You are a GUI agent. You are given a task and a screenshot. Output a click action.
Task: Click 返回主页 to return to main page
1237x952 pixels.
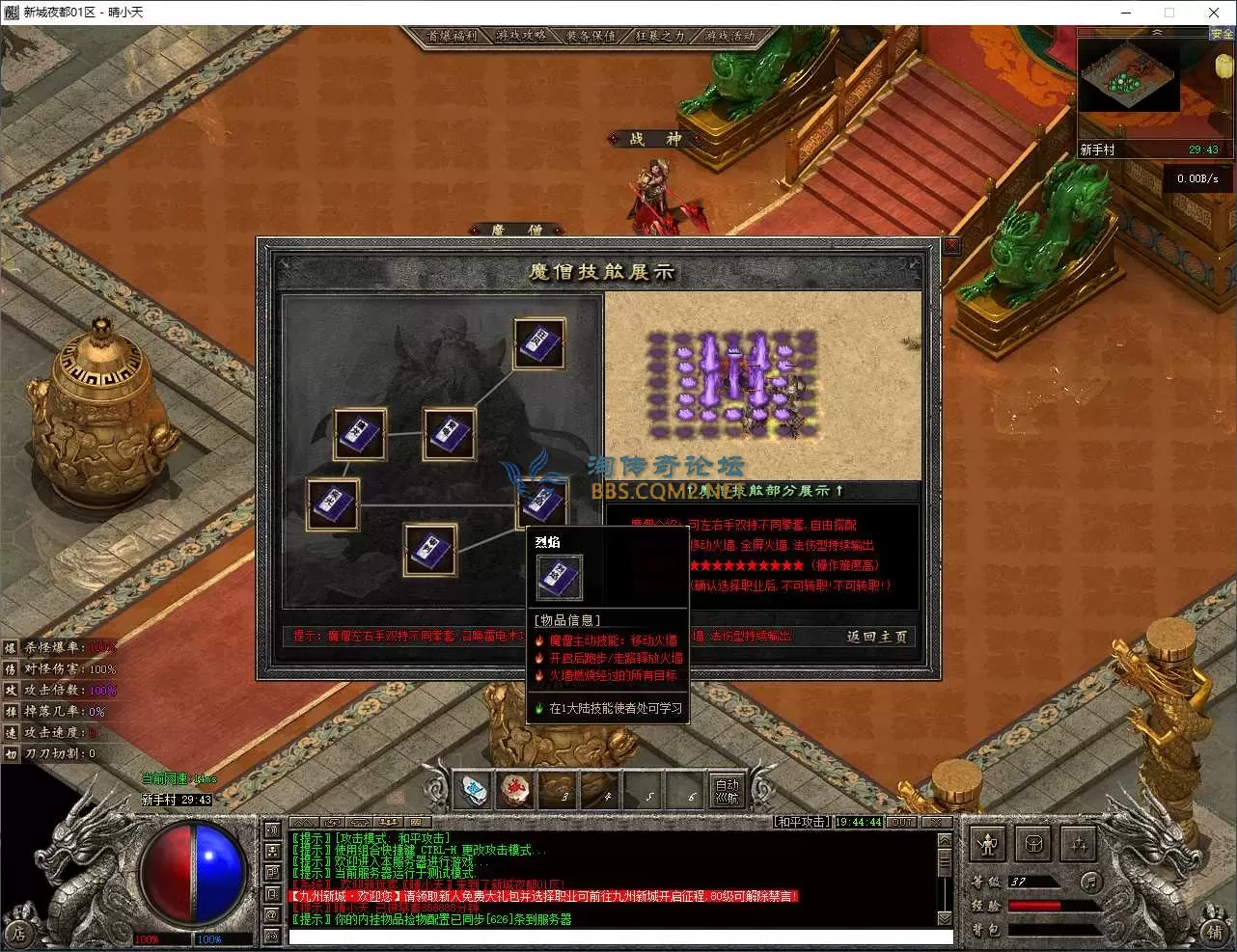(x=876, y=637)
